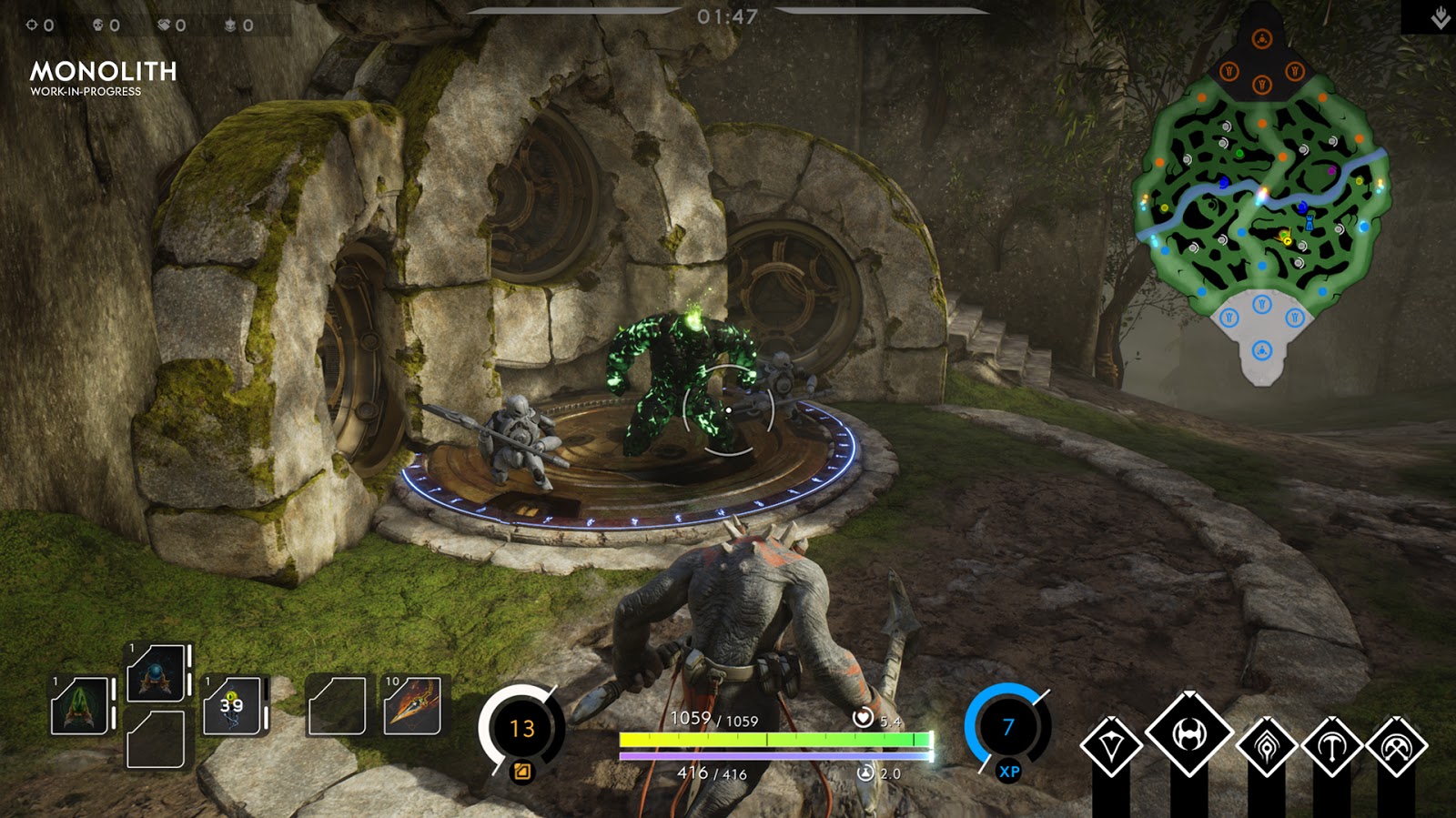Viewport: 1456px width, 818px height.
Task: Activate the flaming spear card slot
Action: coord(412,705)
